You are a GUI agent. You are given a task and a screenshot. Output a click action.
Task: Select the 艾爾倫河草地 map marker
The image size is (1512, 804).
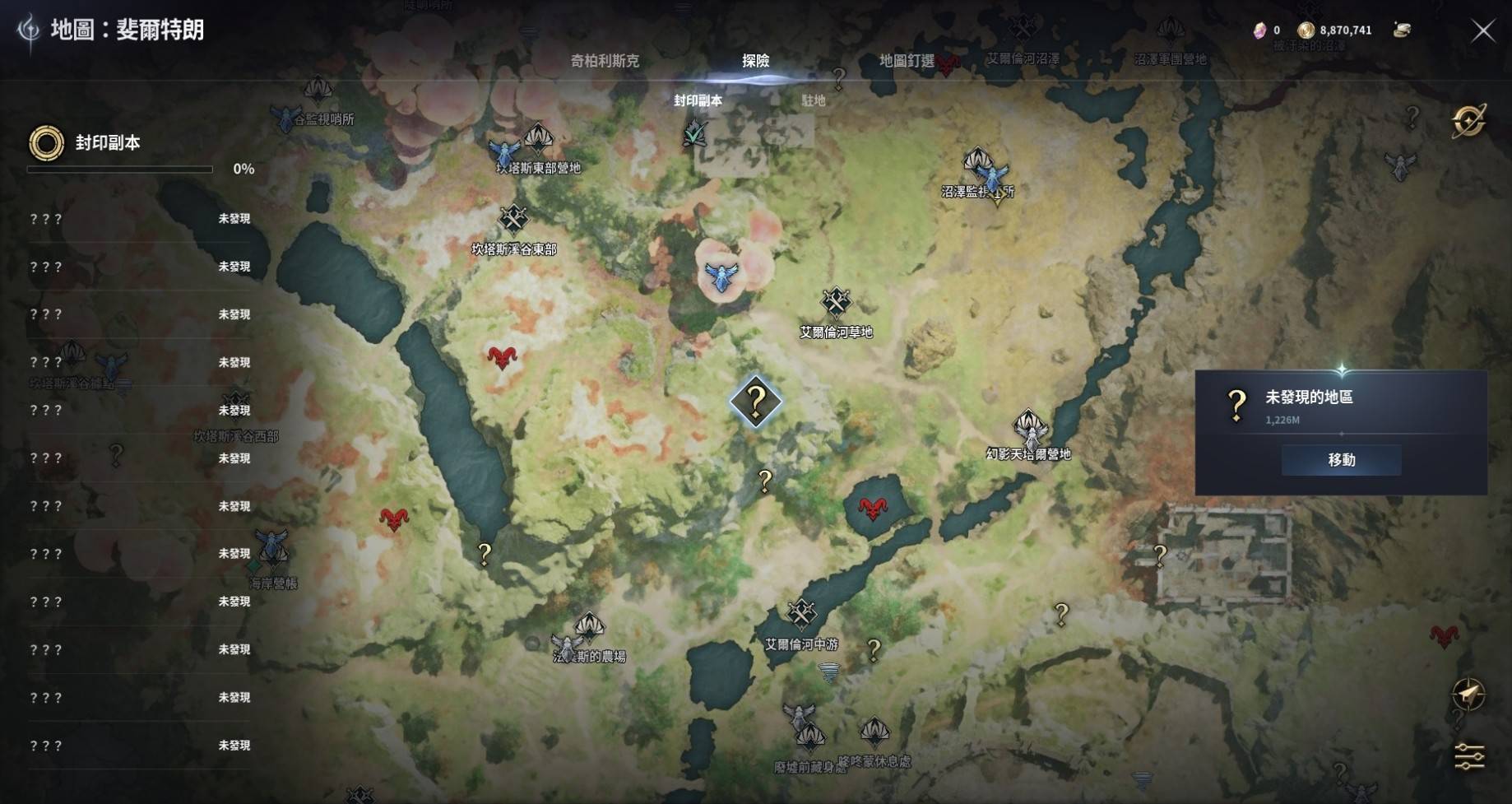point(836,303)
